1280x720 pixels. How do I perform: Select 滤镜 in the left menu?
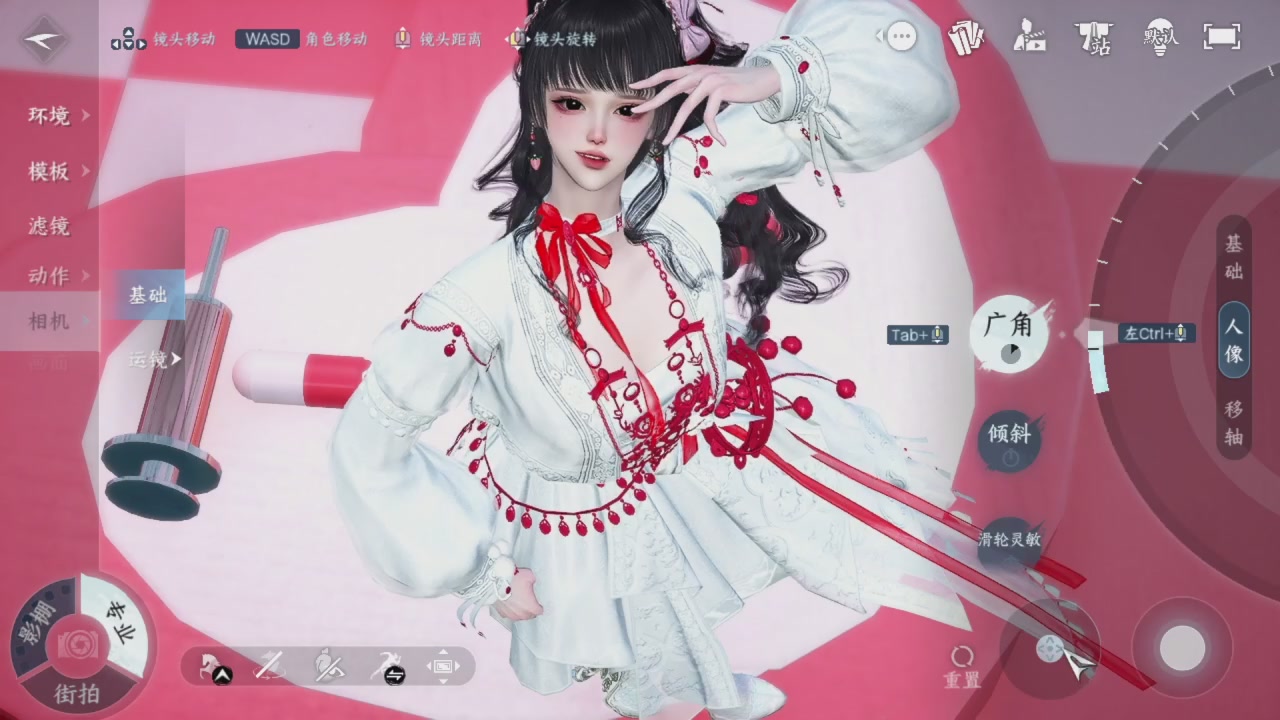(48, 227)
